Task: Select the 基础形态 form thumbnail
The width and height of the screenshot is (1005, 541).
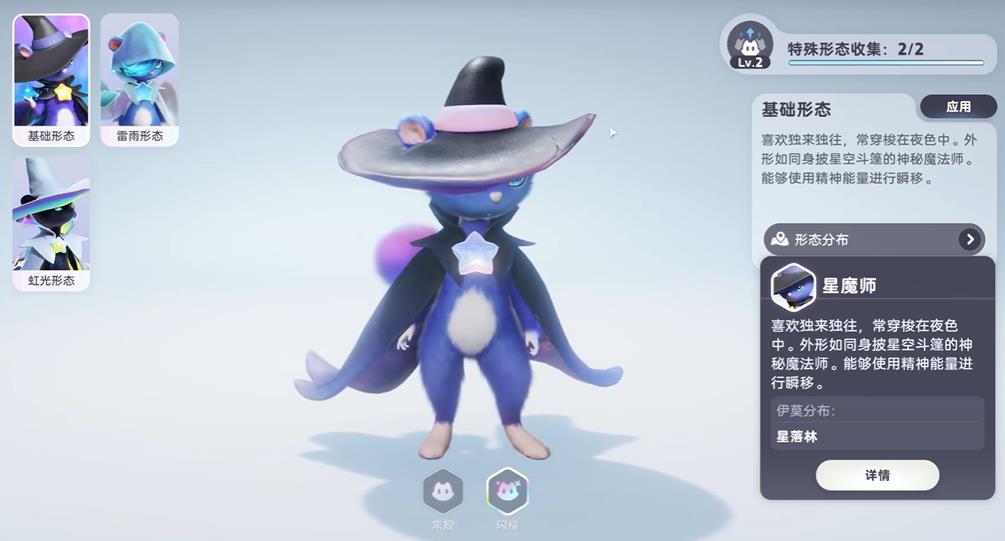Action: (x=51, y=79)
